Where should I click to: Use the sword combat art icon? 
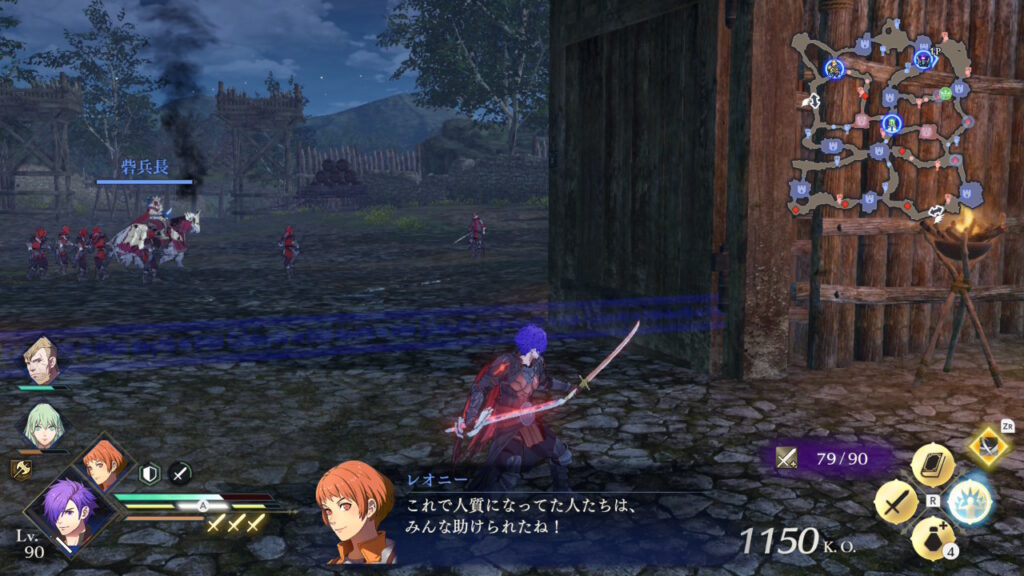(x=896, y=502)
